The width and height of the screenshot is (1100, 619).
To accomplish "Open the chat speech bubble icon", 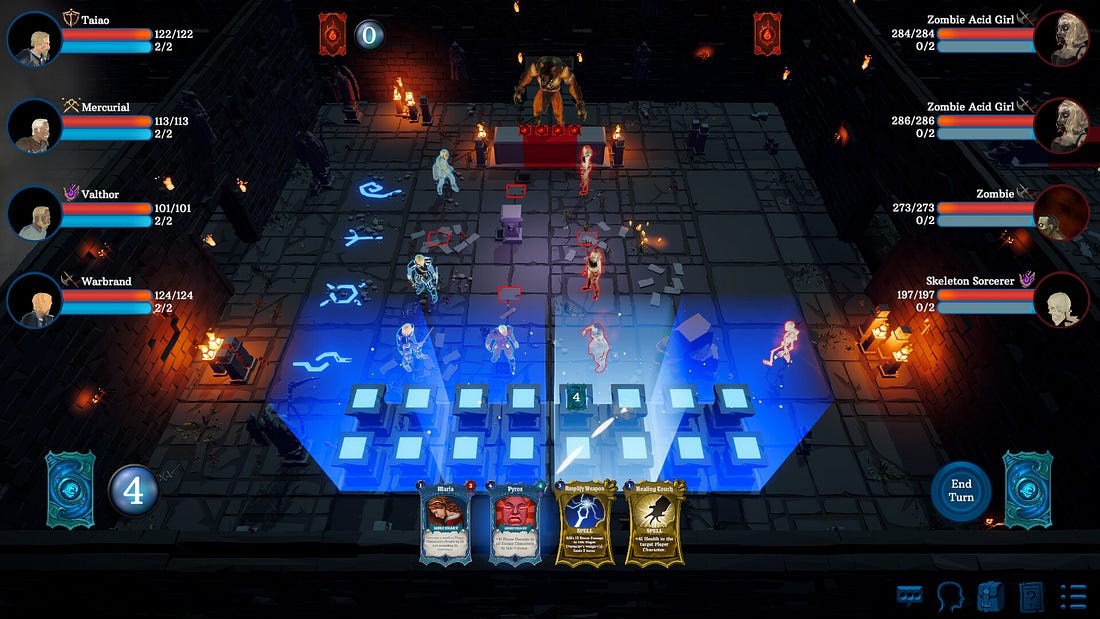I will (909, 597).
